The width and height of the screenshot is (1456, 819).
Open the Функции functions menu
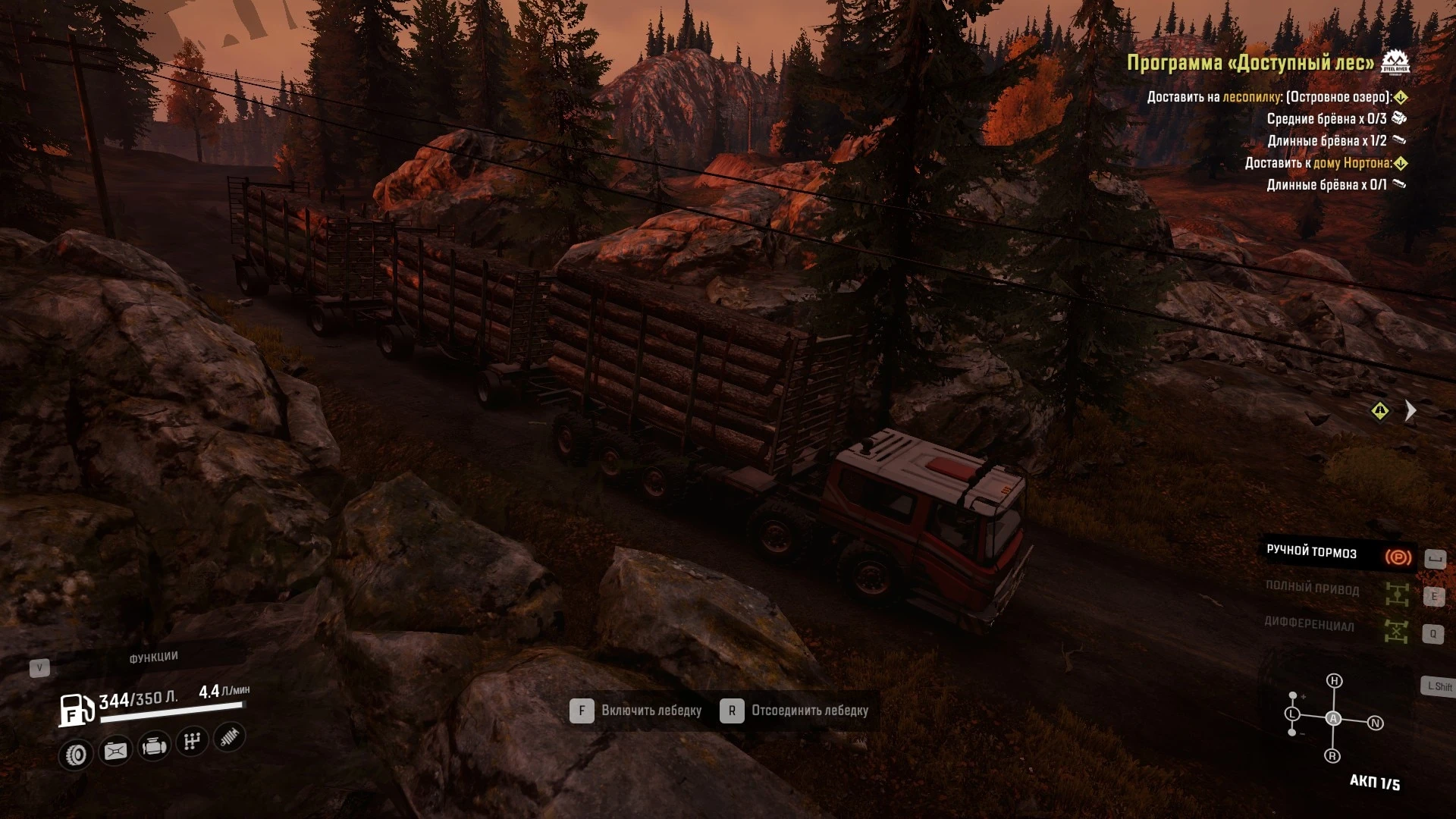pyautogui.click(x=153, y=657)
